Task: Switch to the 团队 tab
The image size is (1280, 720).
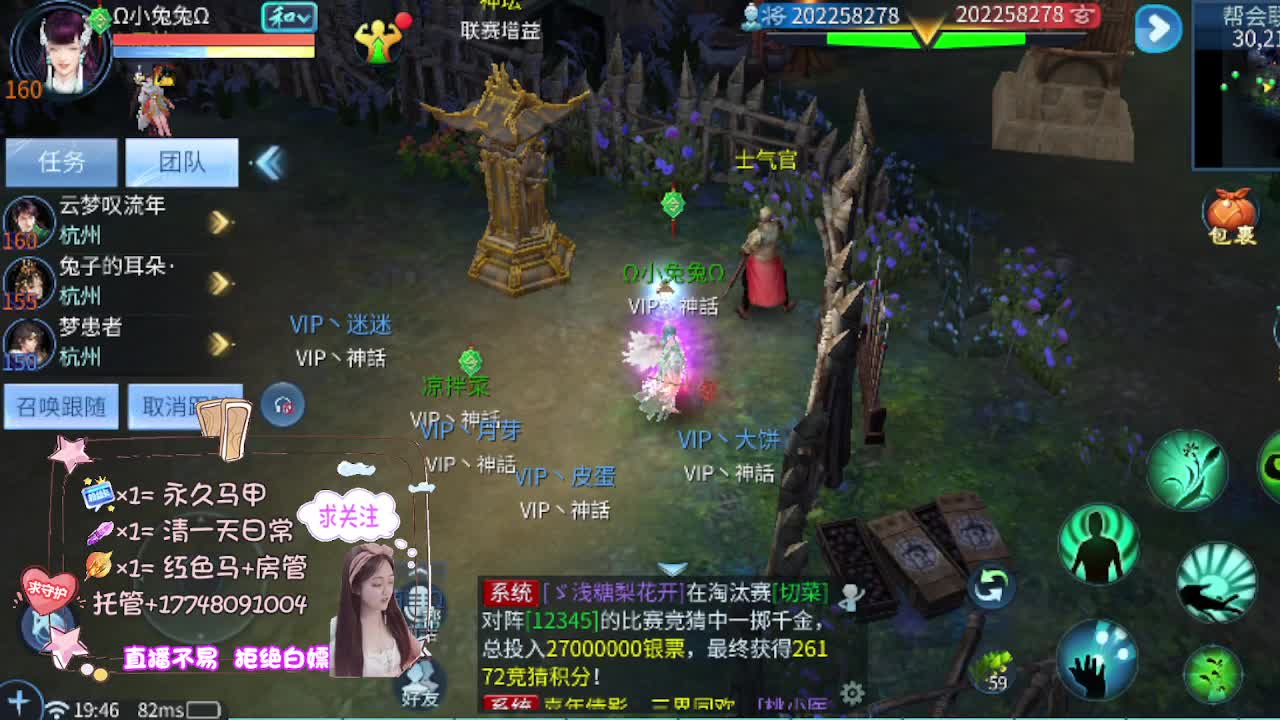Action: (182, 162)
